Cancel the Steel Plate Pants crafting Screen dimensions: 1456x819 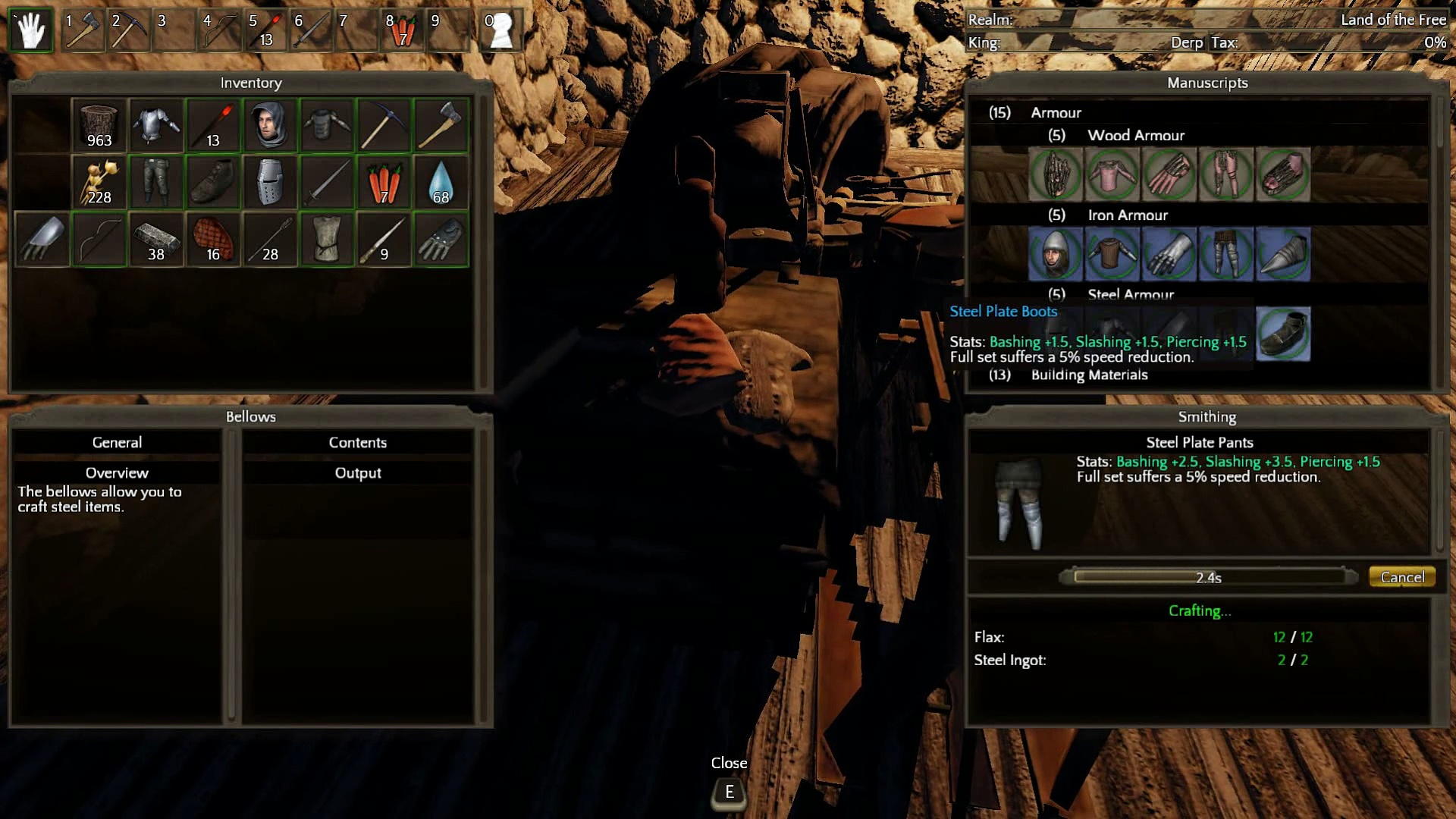pyautogui.click(x=1401, y=577)
